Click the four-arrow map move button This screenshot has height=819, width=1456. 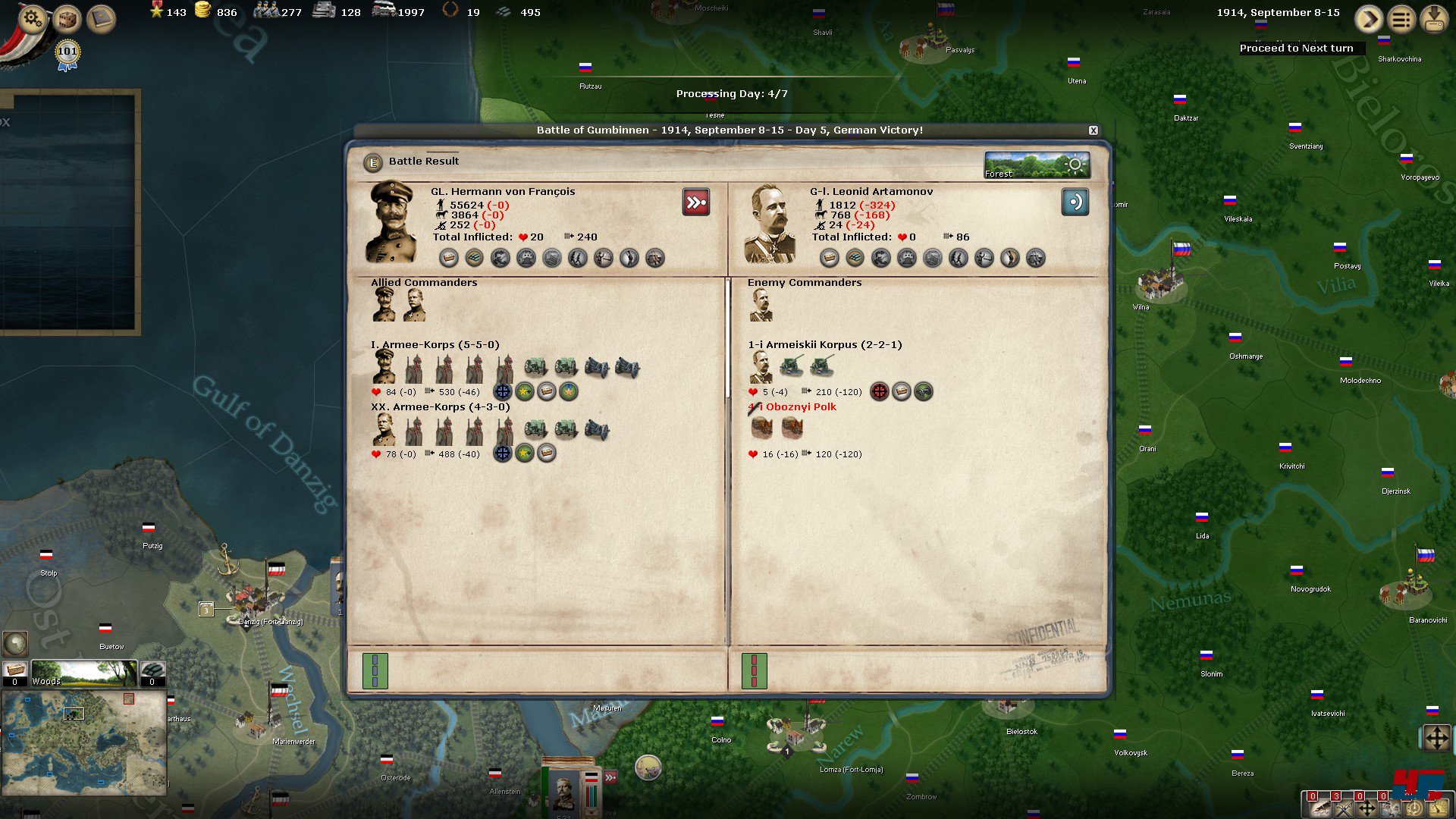(x=1436, y=738)
